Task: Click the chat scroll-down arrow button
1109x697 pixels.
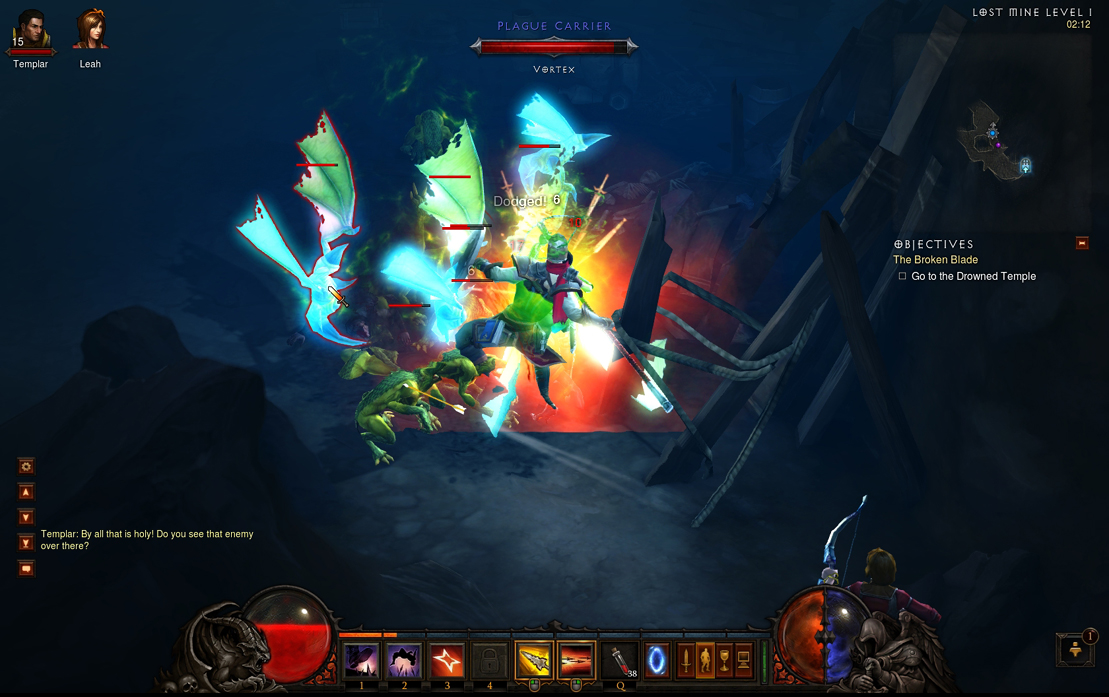Action: click(27, 517)
